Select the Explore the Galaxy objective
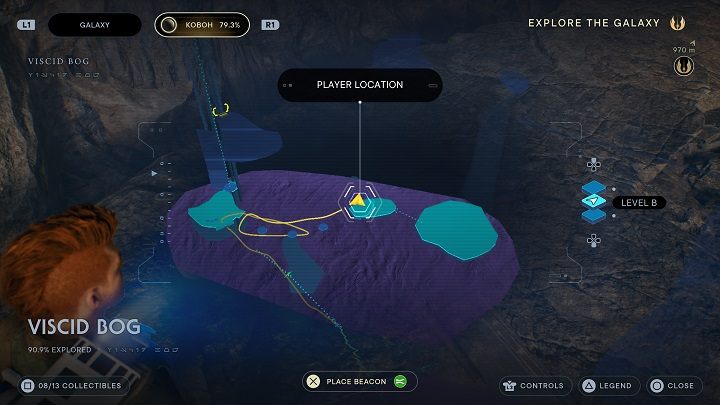720x405 pixels. pyautogui.click(x=596, y=23)
